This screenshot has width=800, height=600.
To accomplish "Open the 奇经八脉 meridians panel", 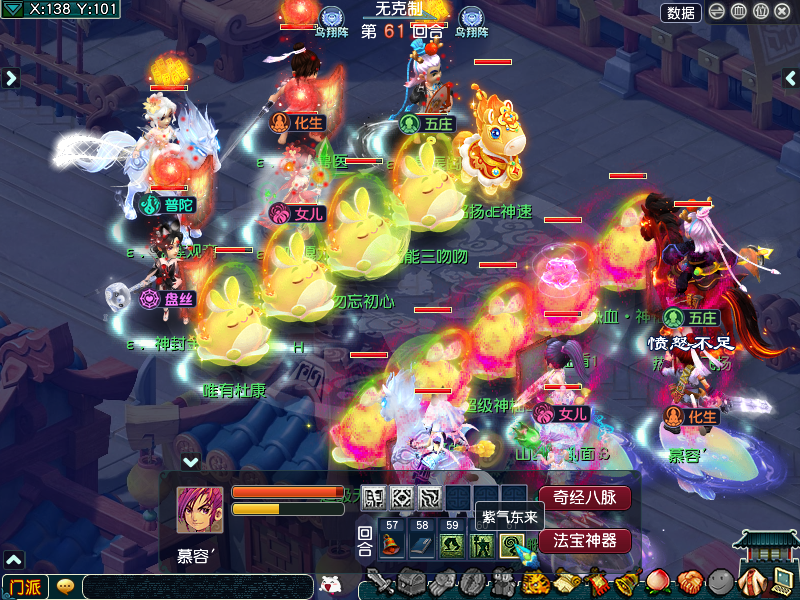I will (585, 497).
